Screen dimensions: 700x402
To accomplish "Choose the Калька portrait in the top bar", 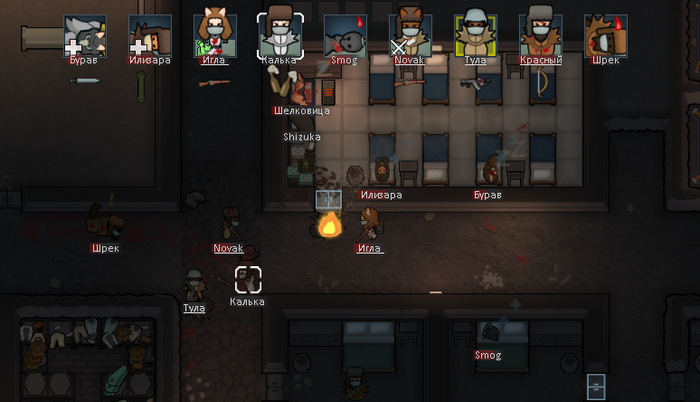I will 279,35.
